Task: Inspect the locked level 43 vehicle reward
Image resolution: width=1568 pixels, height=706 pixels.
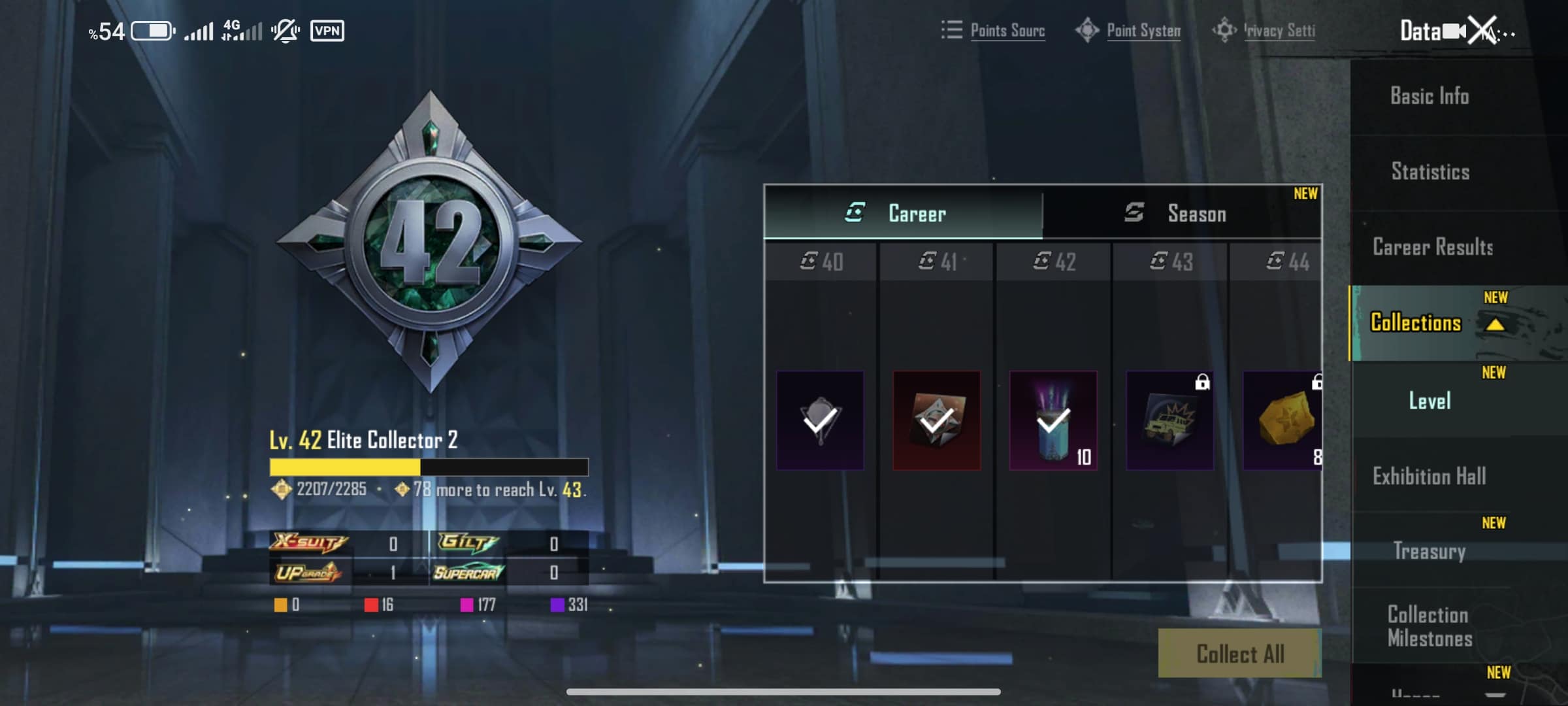Action: pyautogui.click(x=1169, y=420)
